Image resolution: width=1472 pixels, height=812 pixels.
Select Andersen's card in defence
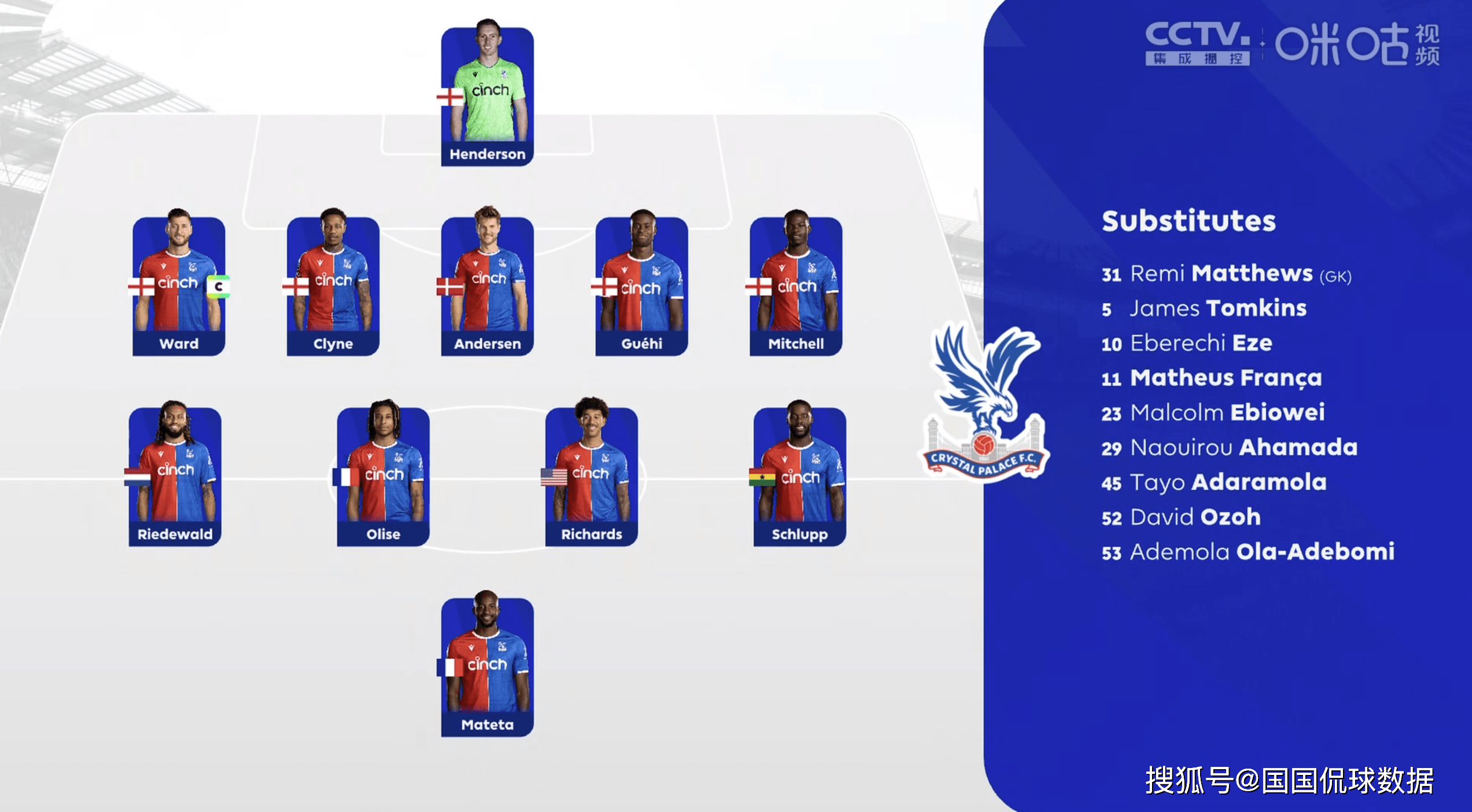487,285
